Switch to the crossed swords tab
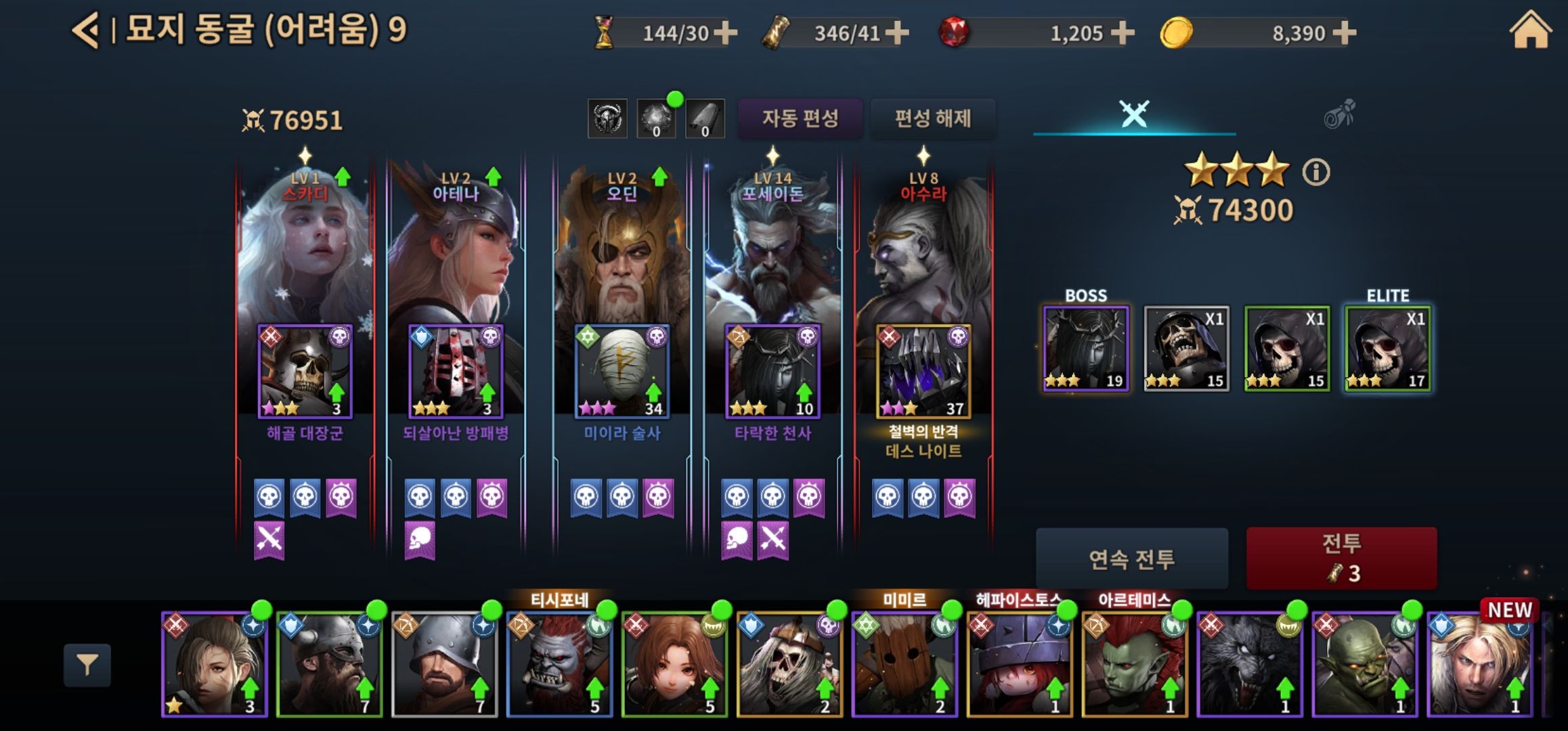 point(1134,114)
